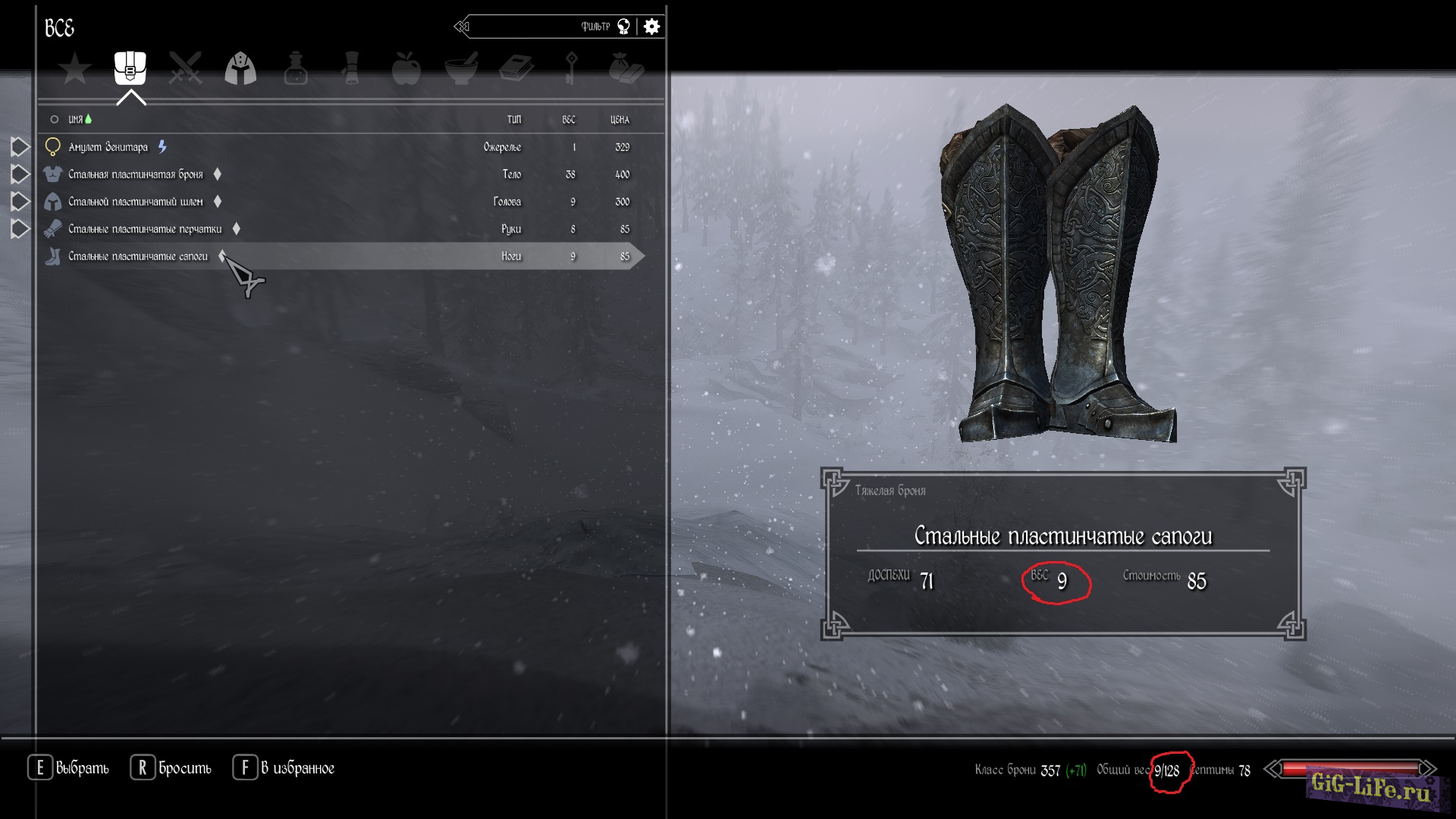1456x819 pixels.
Task: Open the misc pouch category
Action: (x=626, y=68)
